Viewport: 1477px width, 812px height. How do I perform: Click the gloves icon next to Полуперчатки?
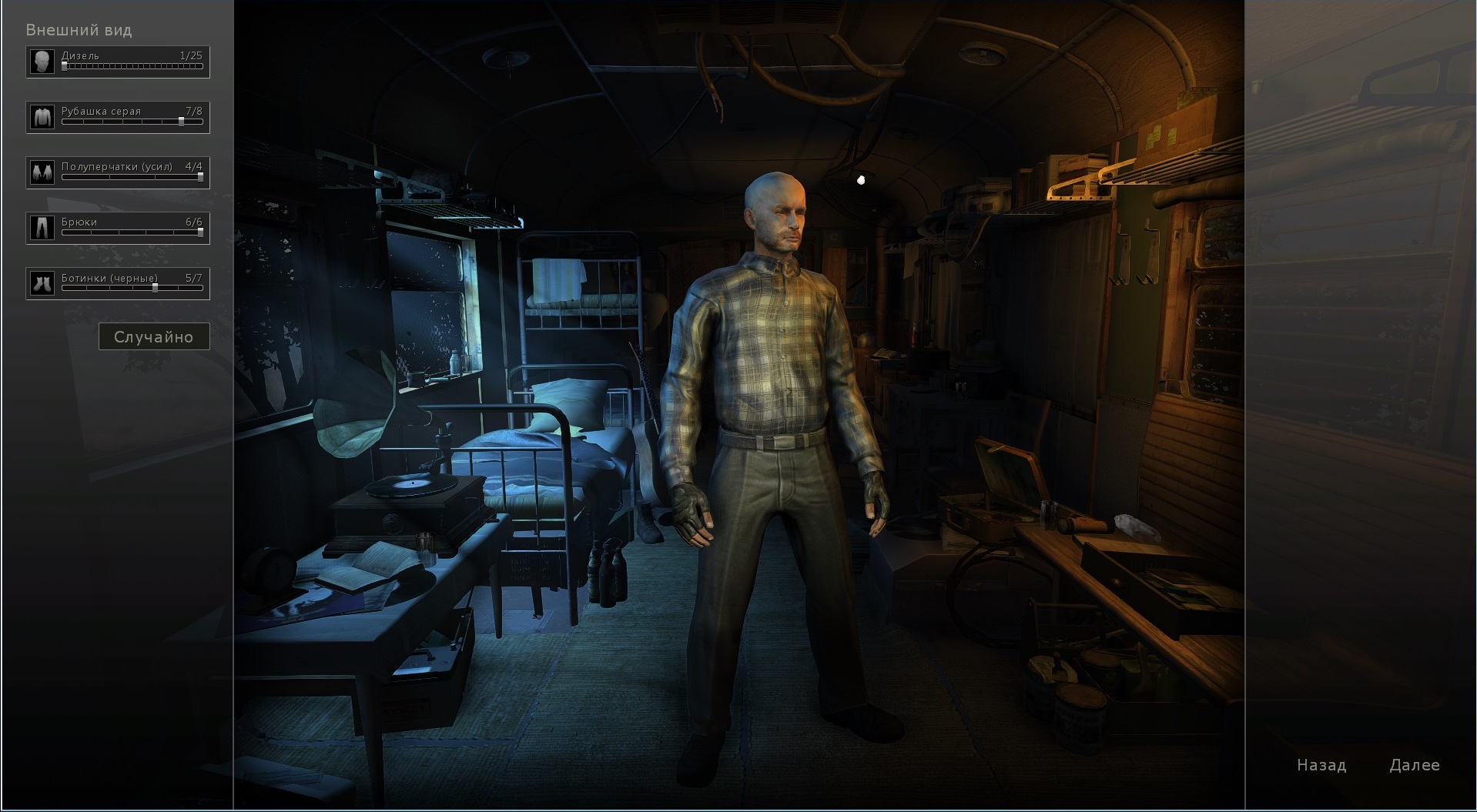coord(42,172)
